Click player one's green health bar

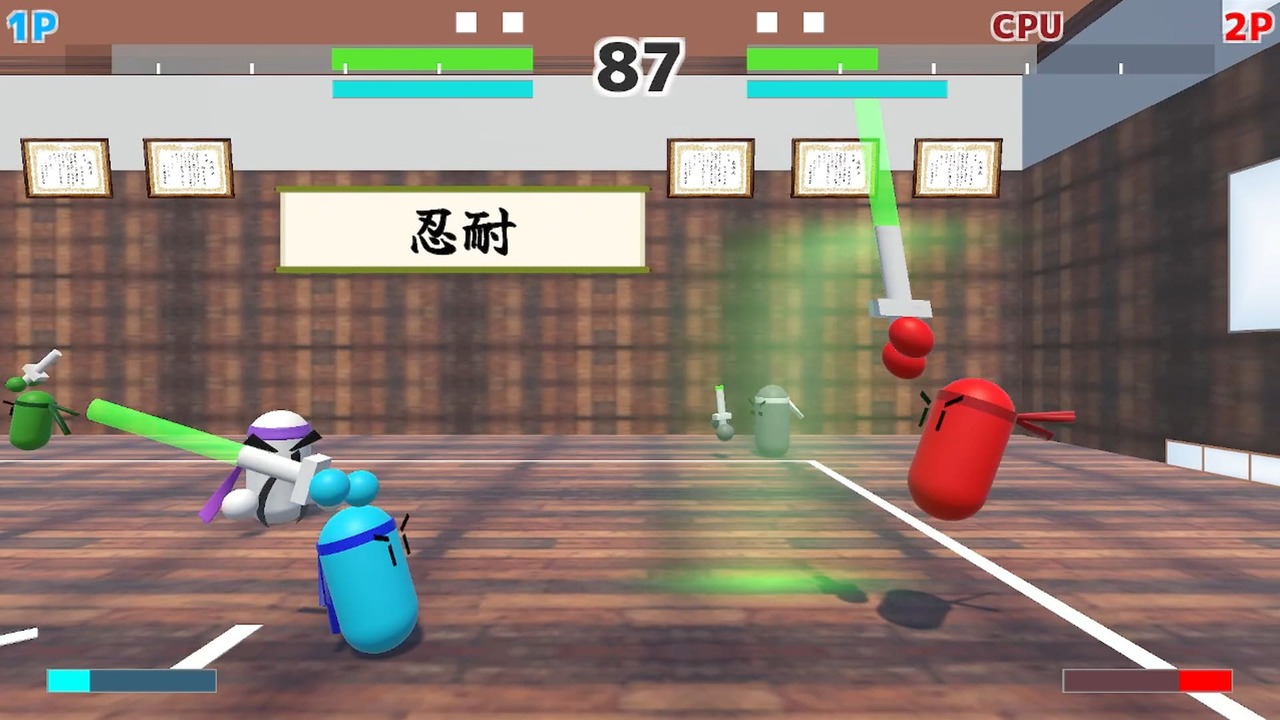432,59
